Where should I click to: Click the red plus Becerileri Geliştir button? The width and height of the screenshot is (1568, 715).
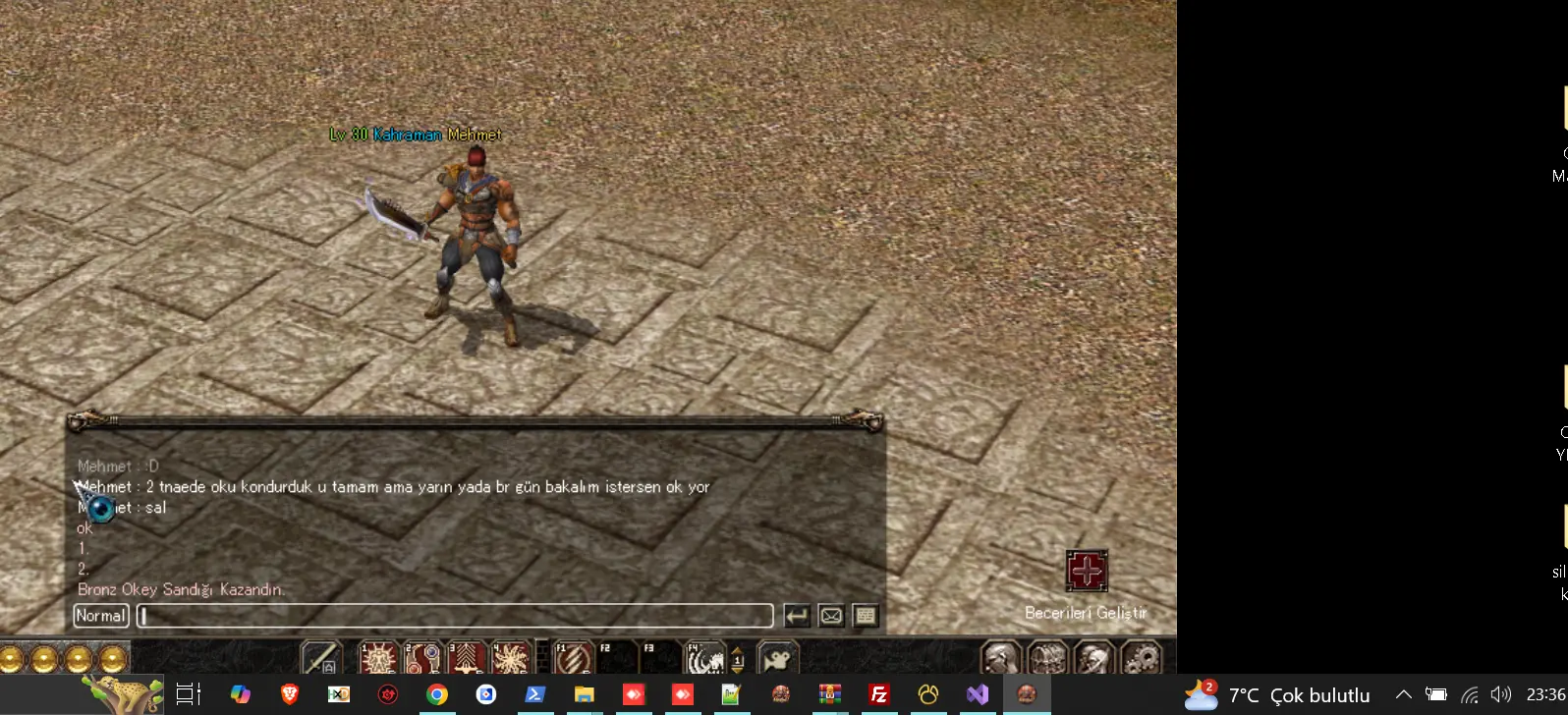pyautogui.click(x=1087, y=571)
